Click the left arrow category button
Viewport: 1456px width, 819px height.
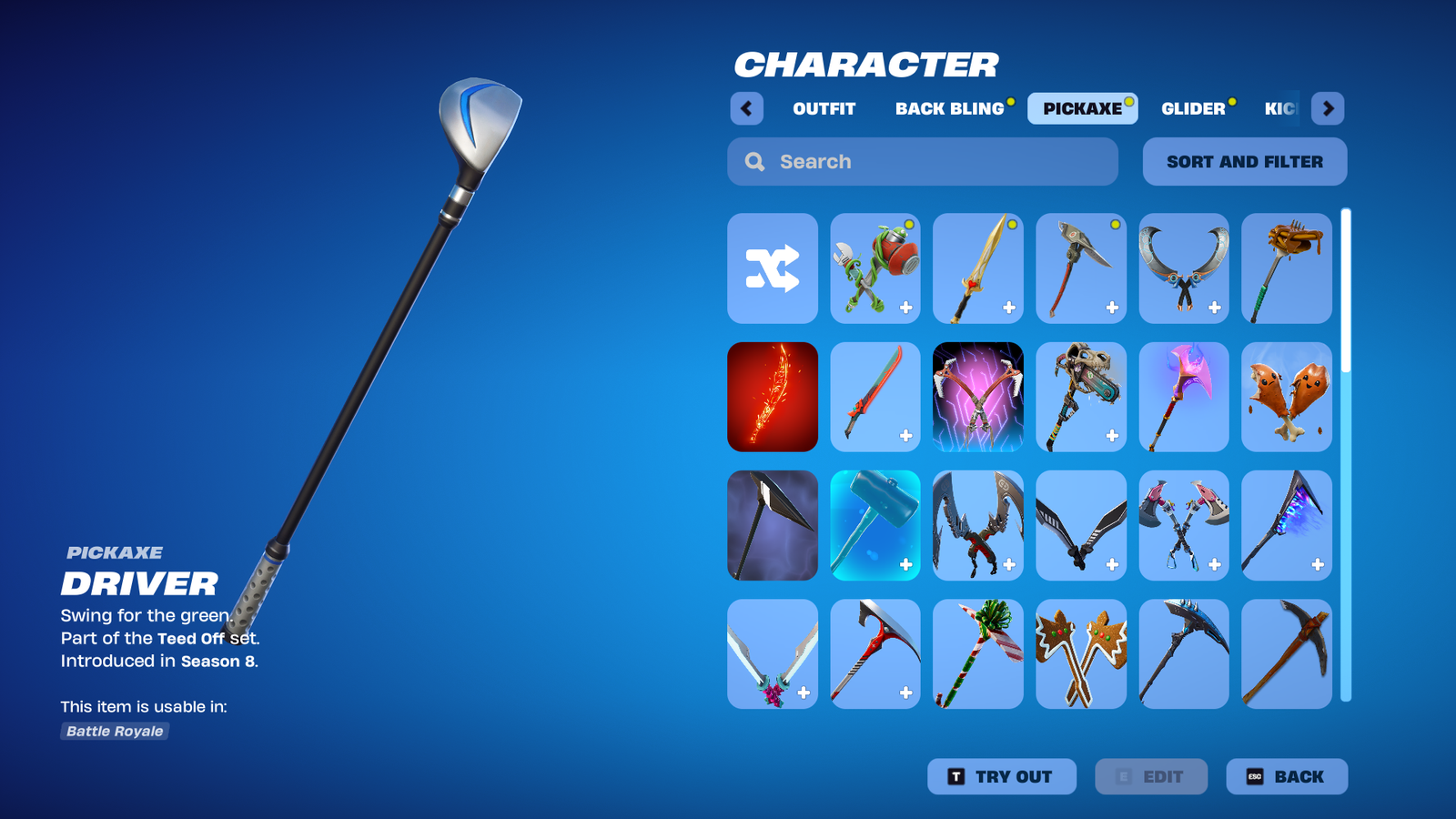[x=746, y=108]
